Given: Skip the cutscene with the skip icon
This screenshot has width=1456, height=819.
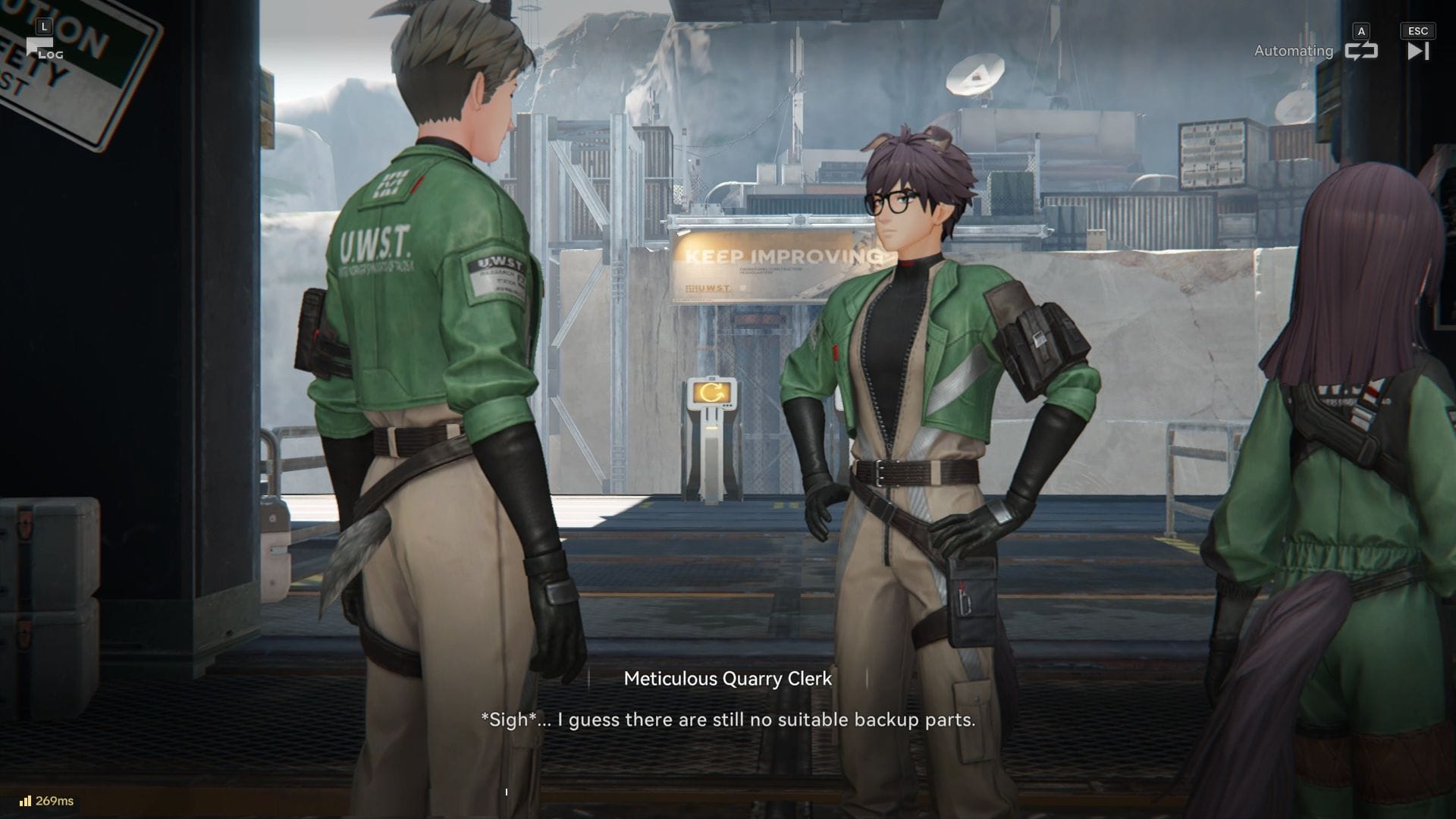Looking at the screenshot, I should [1417, 51].
